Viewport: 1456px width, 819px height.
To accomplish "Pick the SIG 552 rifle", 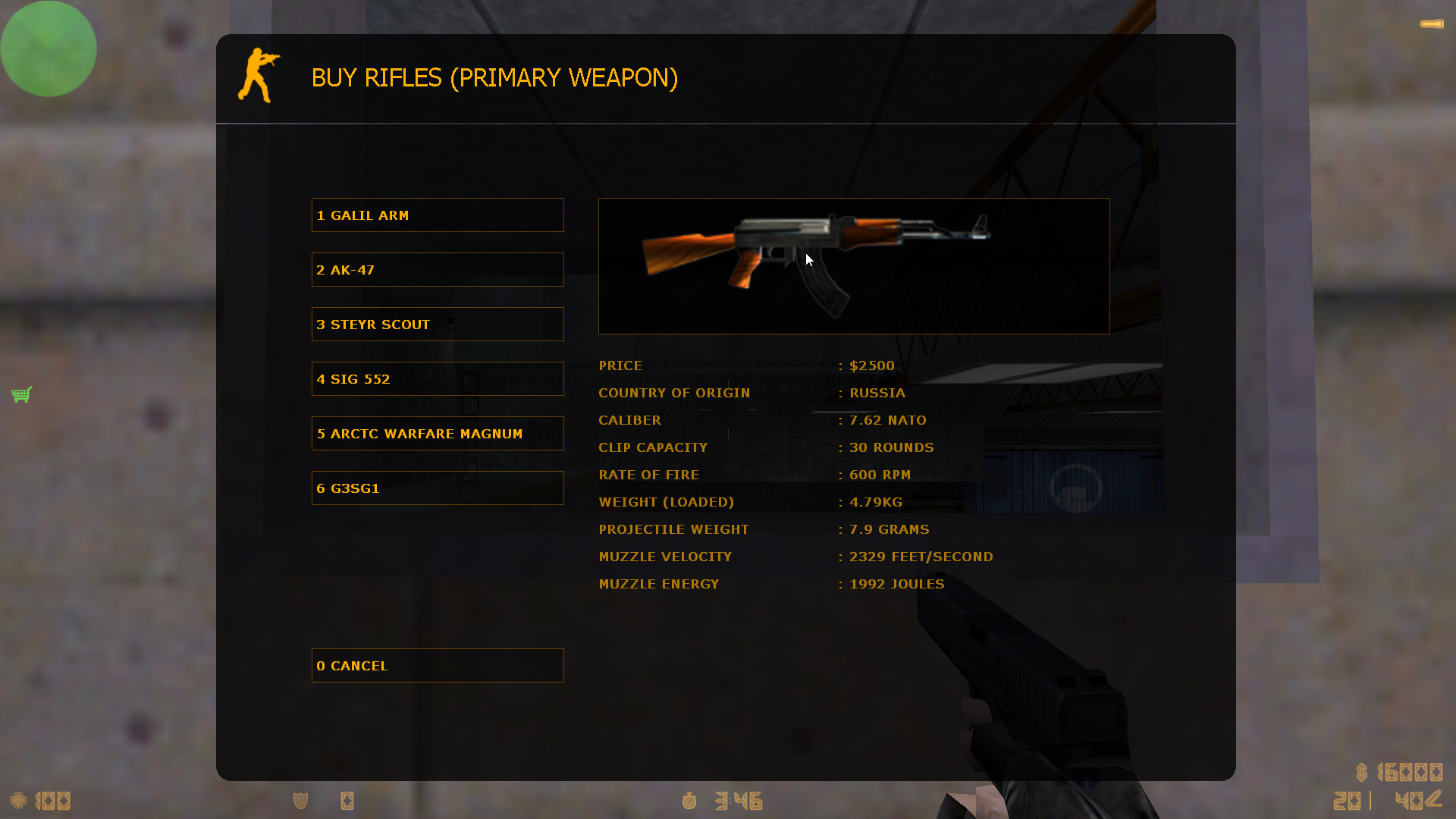I will tap(437, 378).
